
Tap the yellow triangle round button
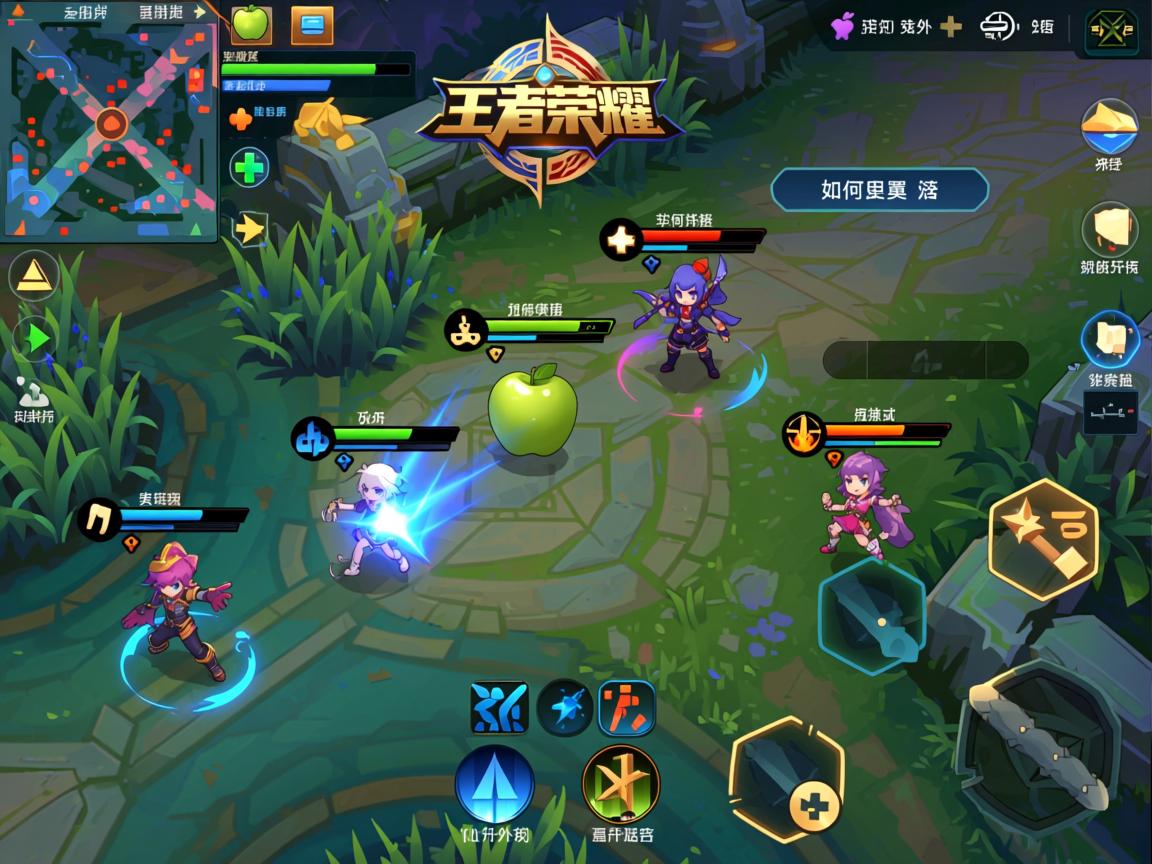[34, 275]
